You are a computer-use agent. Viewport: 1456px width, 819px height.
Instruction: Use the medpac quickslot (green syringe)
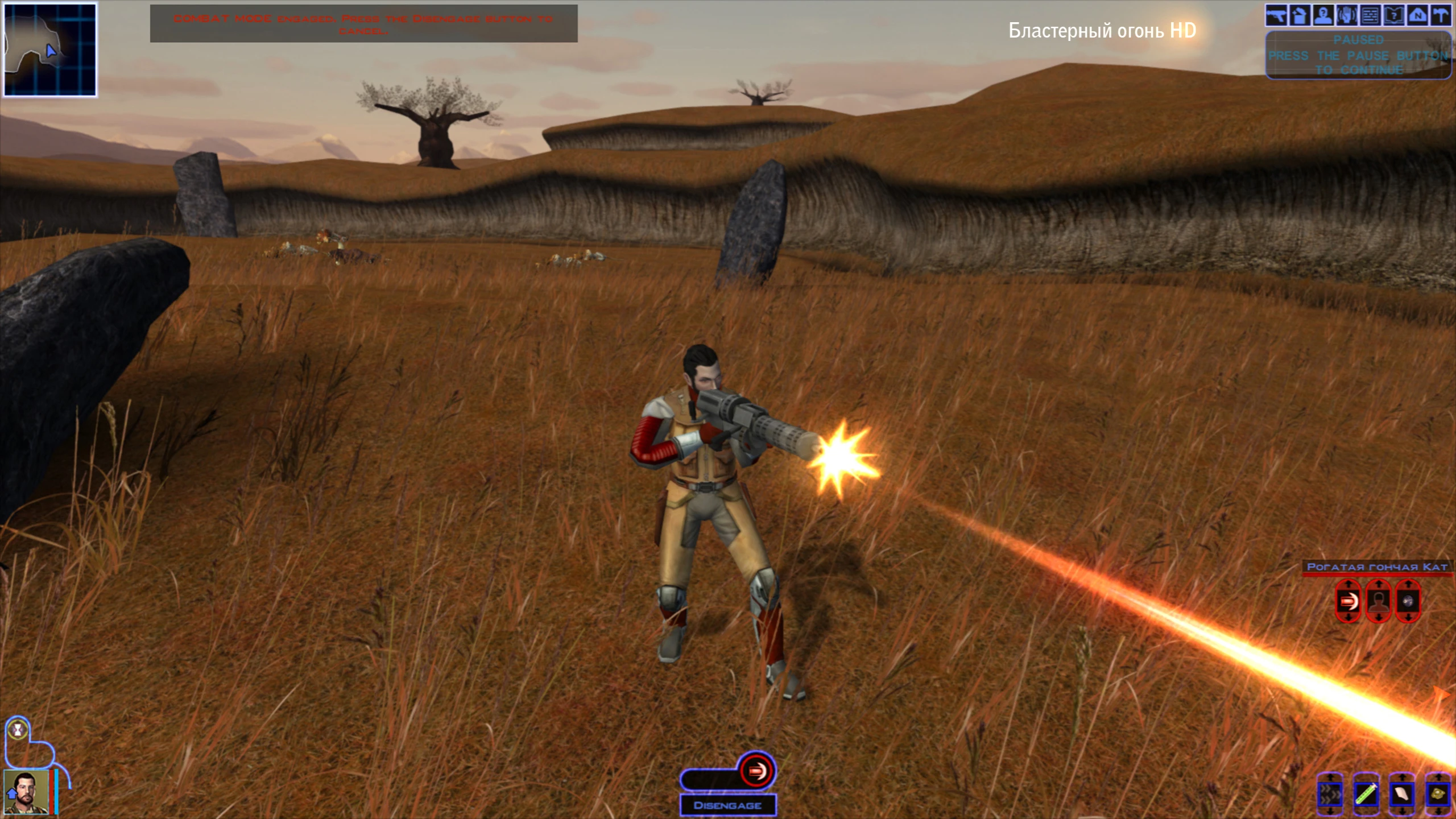click(x=1366, y=795)
